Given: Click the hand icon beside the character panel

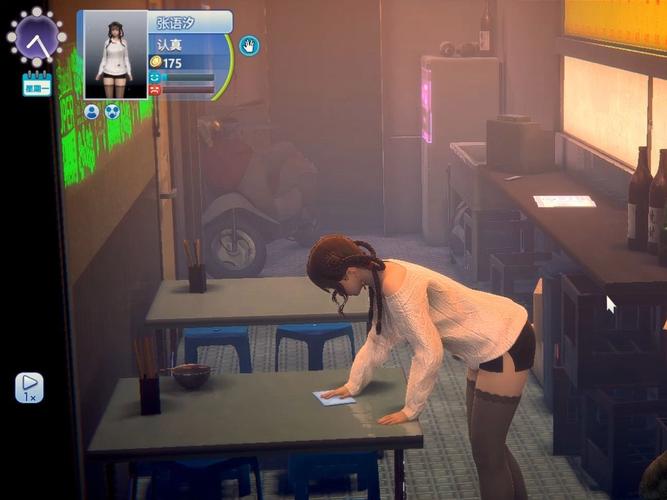Looking at the screenshot, I should [x=248, y=45].
